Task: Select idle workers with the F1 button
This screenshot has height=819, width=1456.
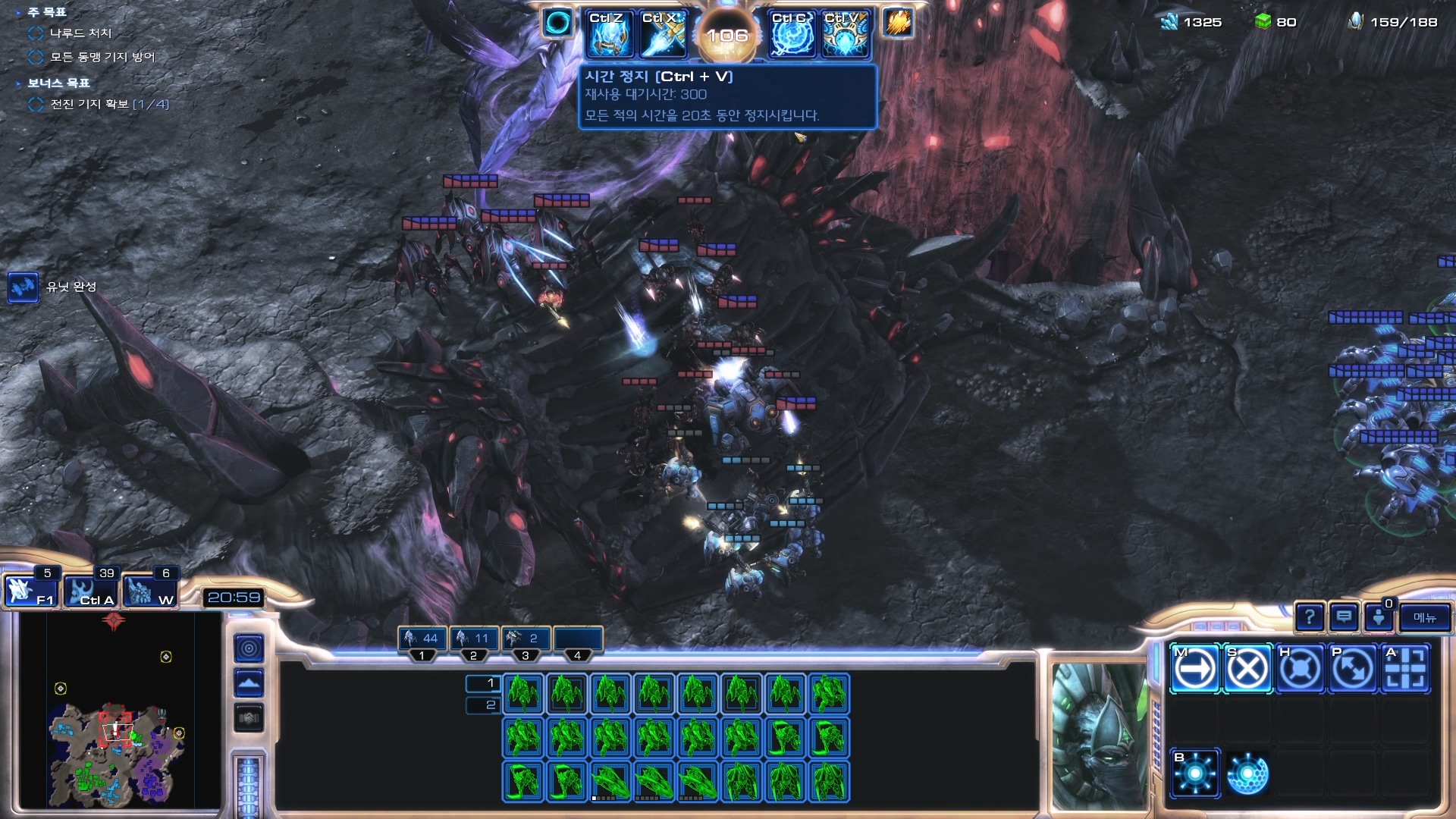Action: coord(30,591)
